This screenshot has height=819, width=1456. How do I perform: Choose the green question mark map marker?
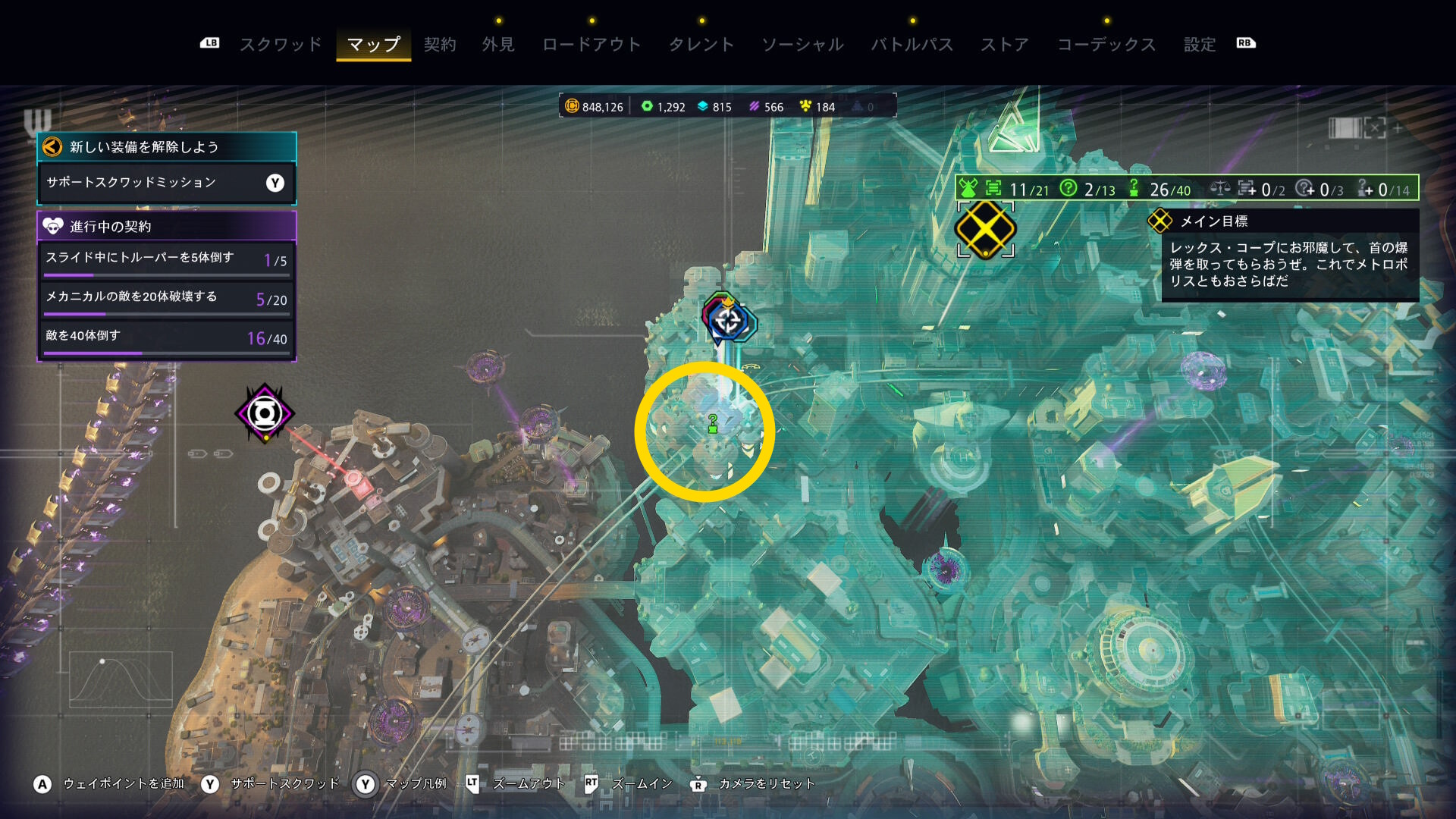(713, 424)
